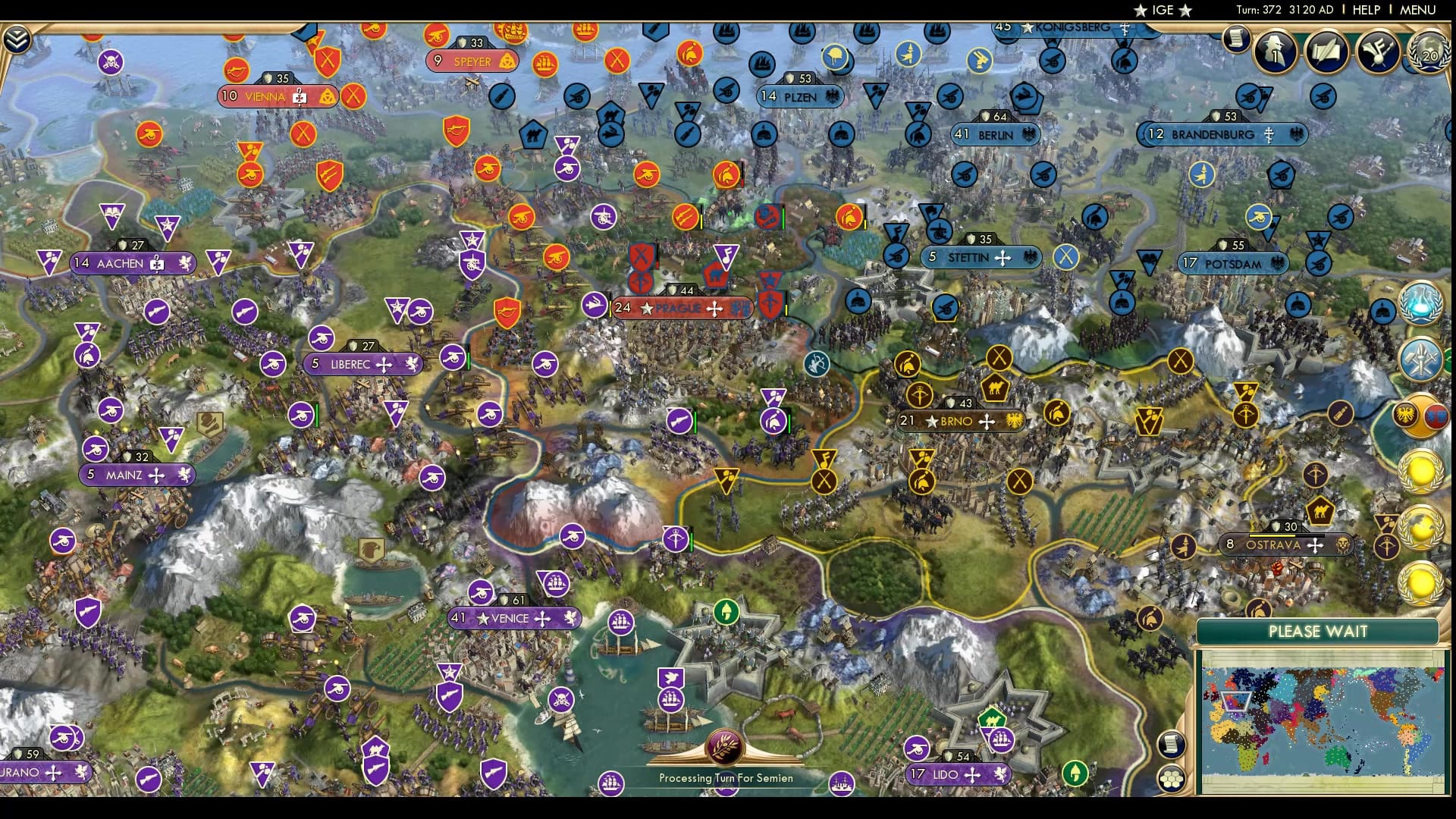Viewport: 1456px width, 819px height.
Task: Click the blue research flask notification
Action: point(1421,303)
